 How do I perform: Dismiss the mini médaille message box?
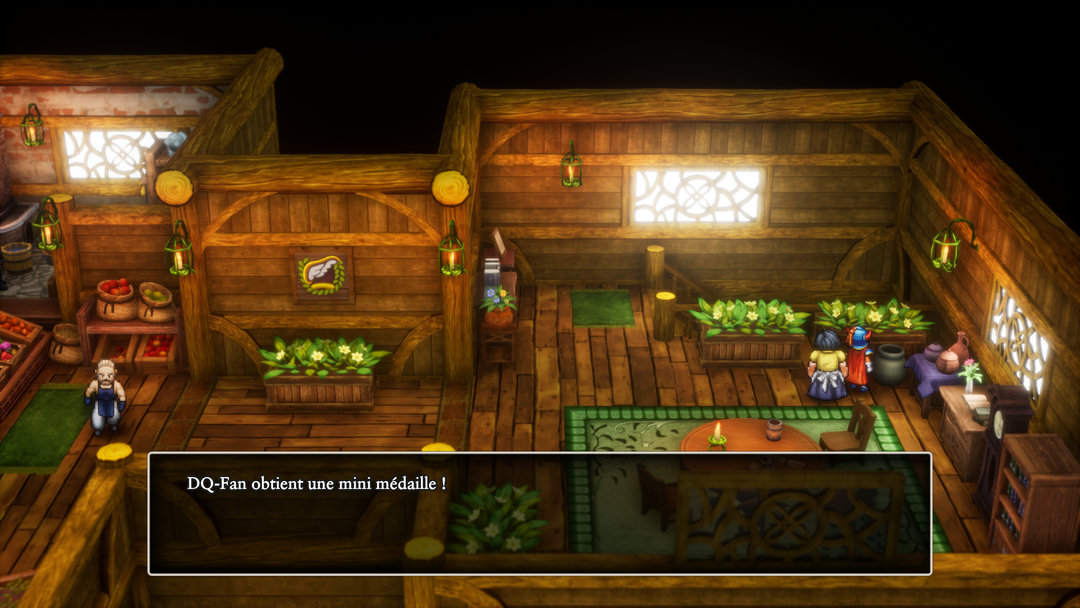(539, 513)
